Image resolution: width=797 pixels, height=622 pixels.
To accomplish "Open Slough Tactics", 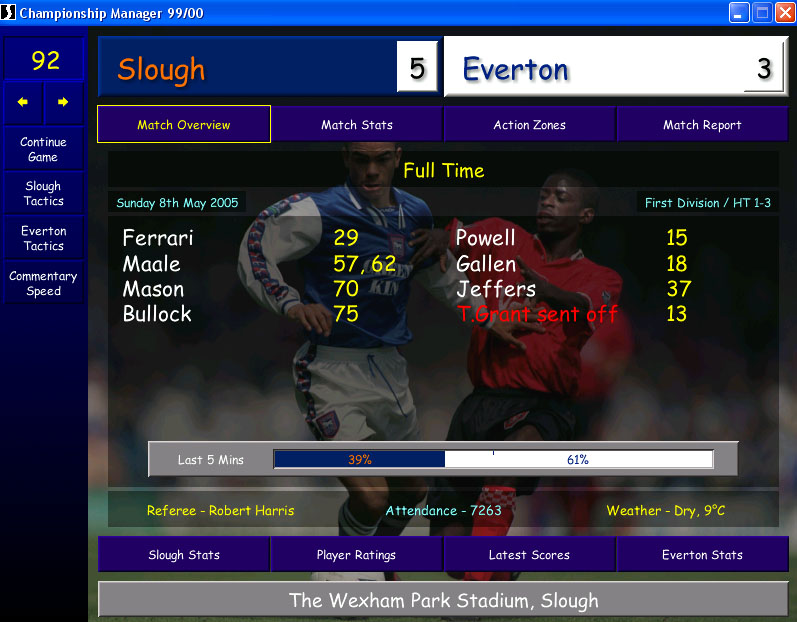I will click(x=43, y=193).
